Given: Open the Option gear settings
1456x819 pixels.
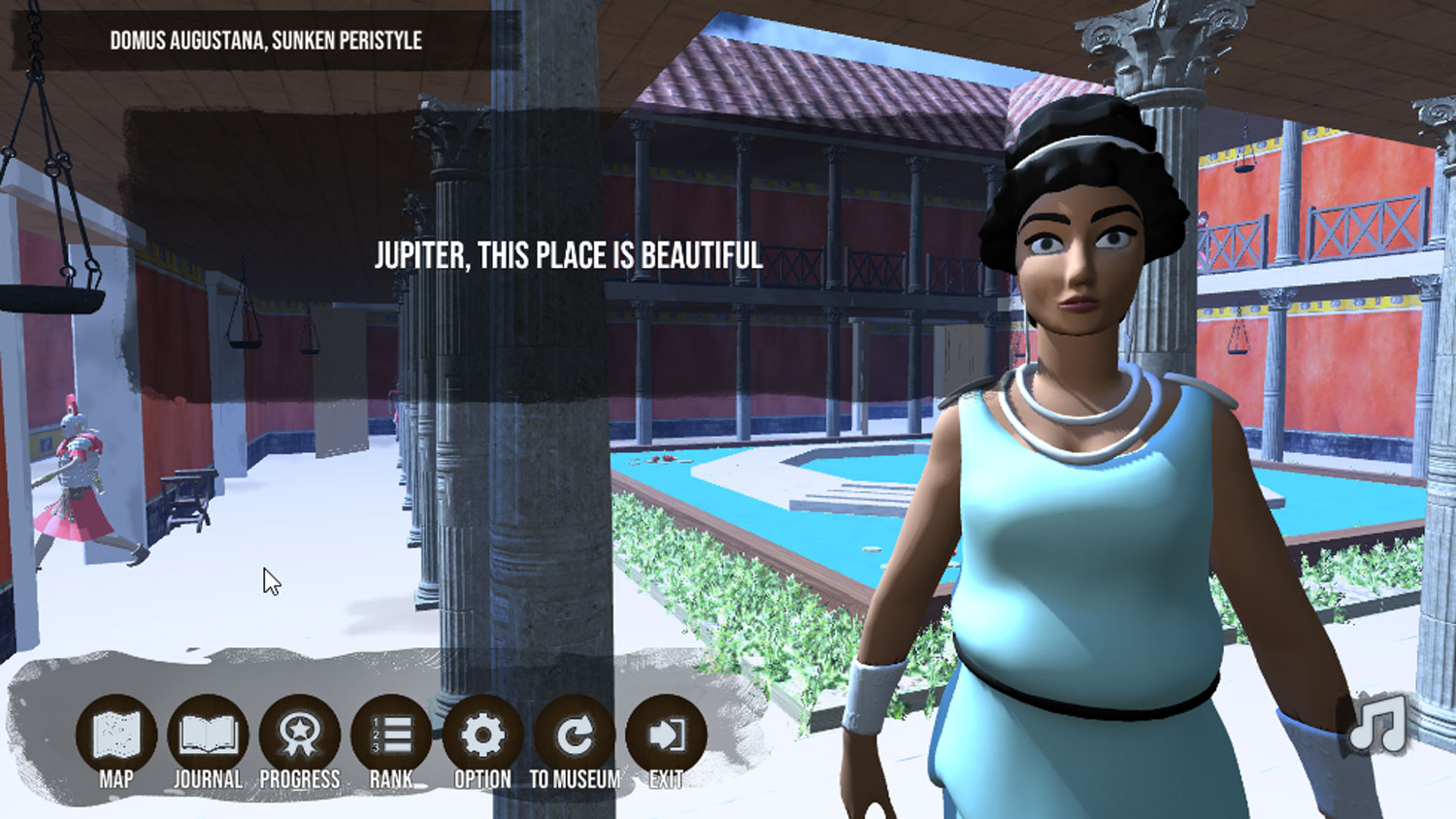Looking at the screenshot, I should point(482,736).
